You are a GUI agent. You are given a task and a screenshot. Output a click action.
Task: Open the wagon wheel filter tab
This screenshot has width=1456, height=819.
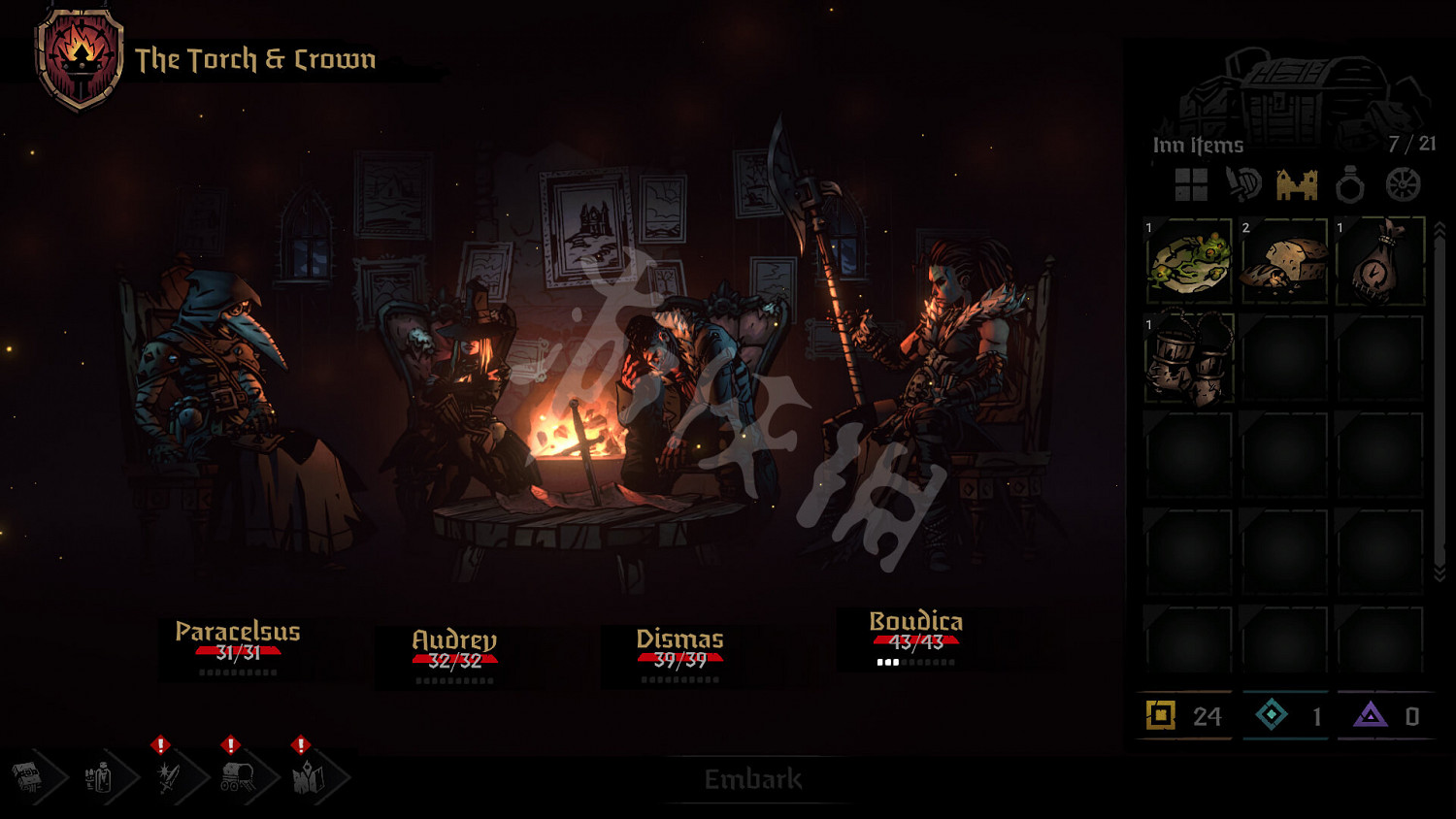pyautogui.click(x=1403, y=184)
